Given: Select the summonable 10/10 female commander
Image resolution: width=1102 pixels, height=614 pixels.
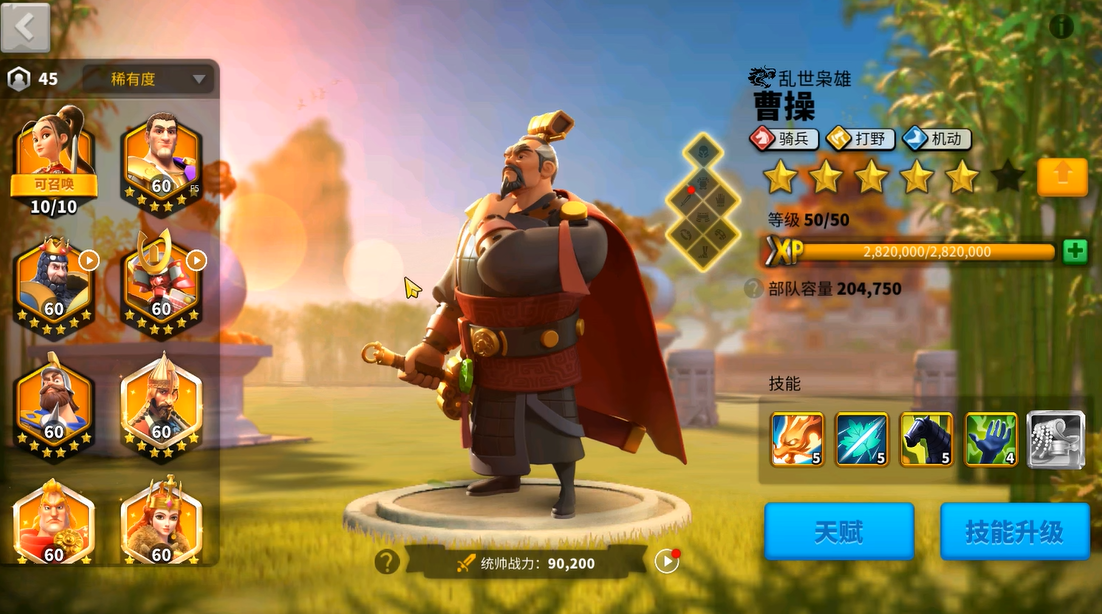Looking at the screenshot, I should tap(54, 160).
